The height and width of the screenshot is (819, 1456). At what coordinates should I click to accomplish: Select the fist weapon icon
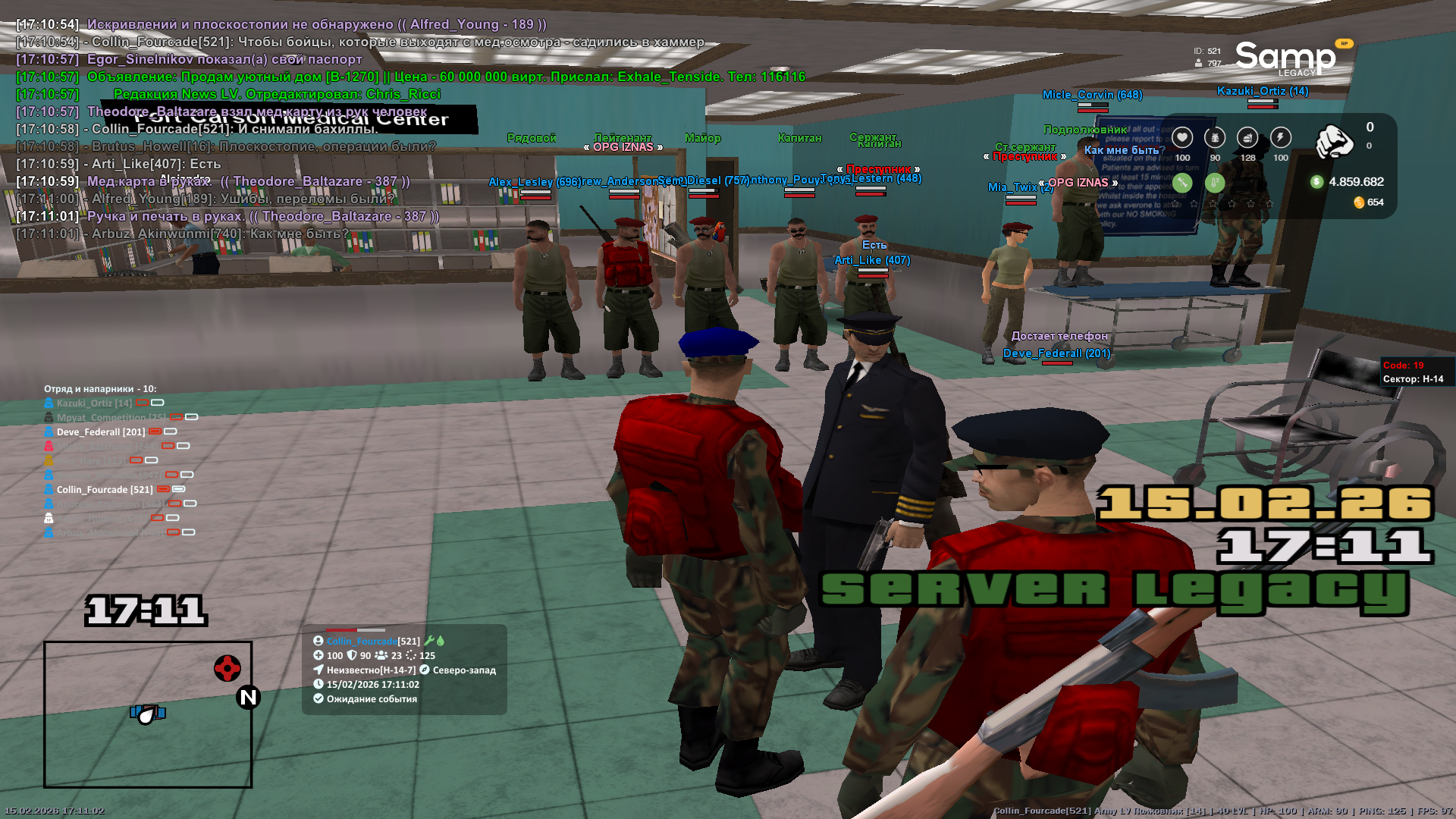(x=1334, y=141)
